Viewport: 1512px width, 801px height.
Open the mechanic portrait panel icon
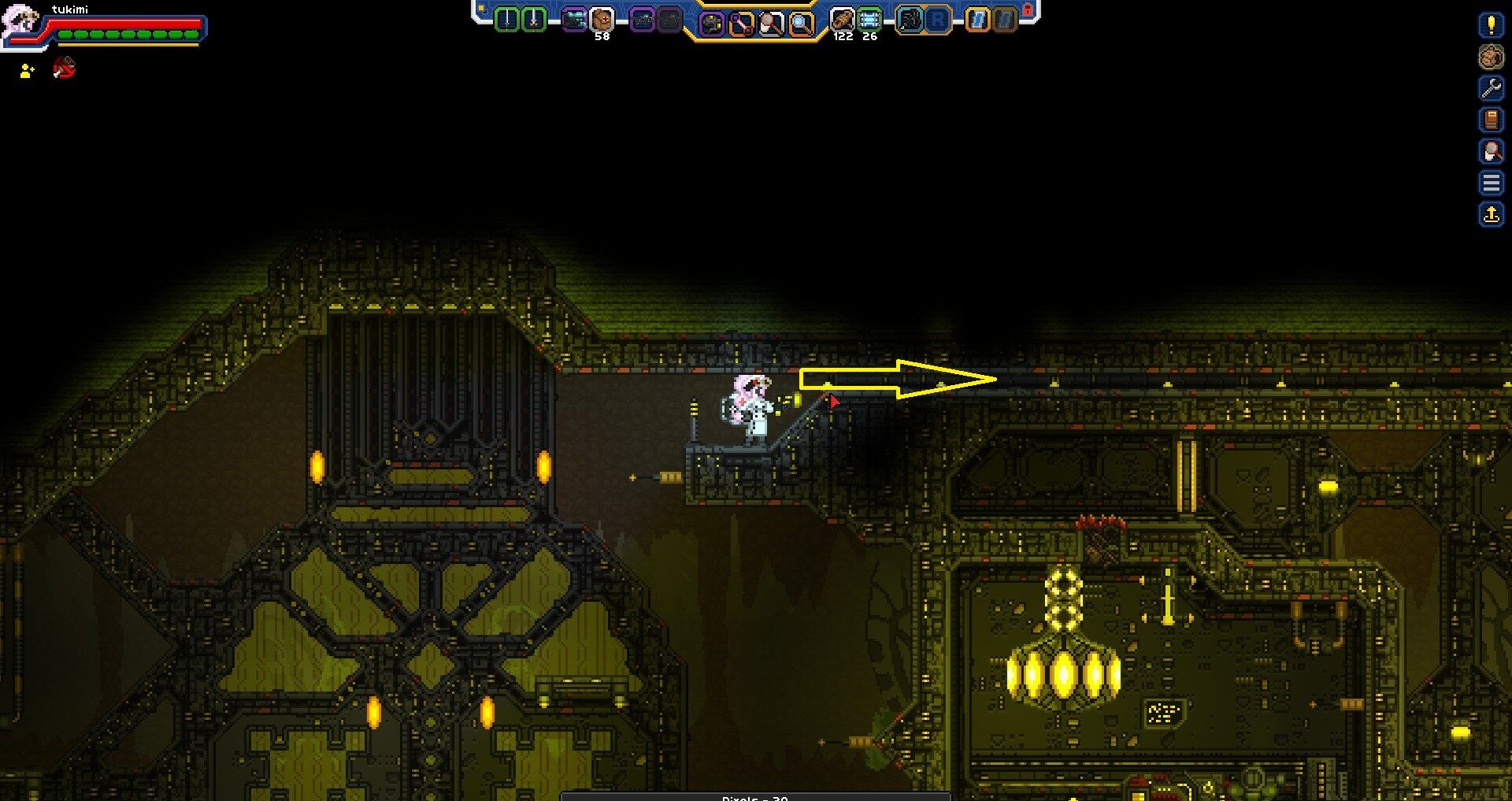tap(1491, 57)
